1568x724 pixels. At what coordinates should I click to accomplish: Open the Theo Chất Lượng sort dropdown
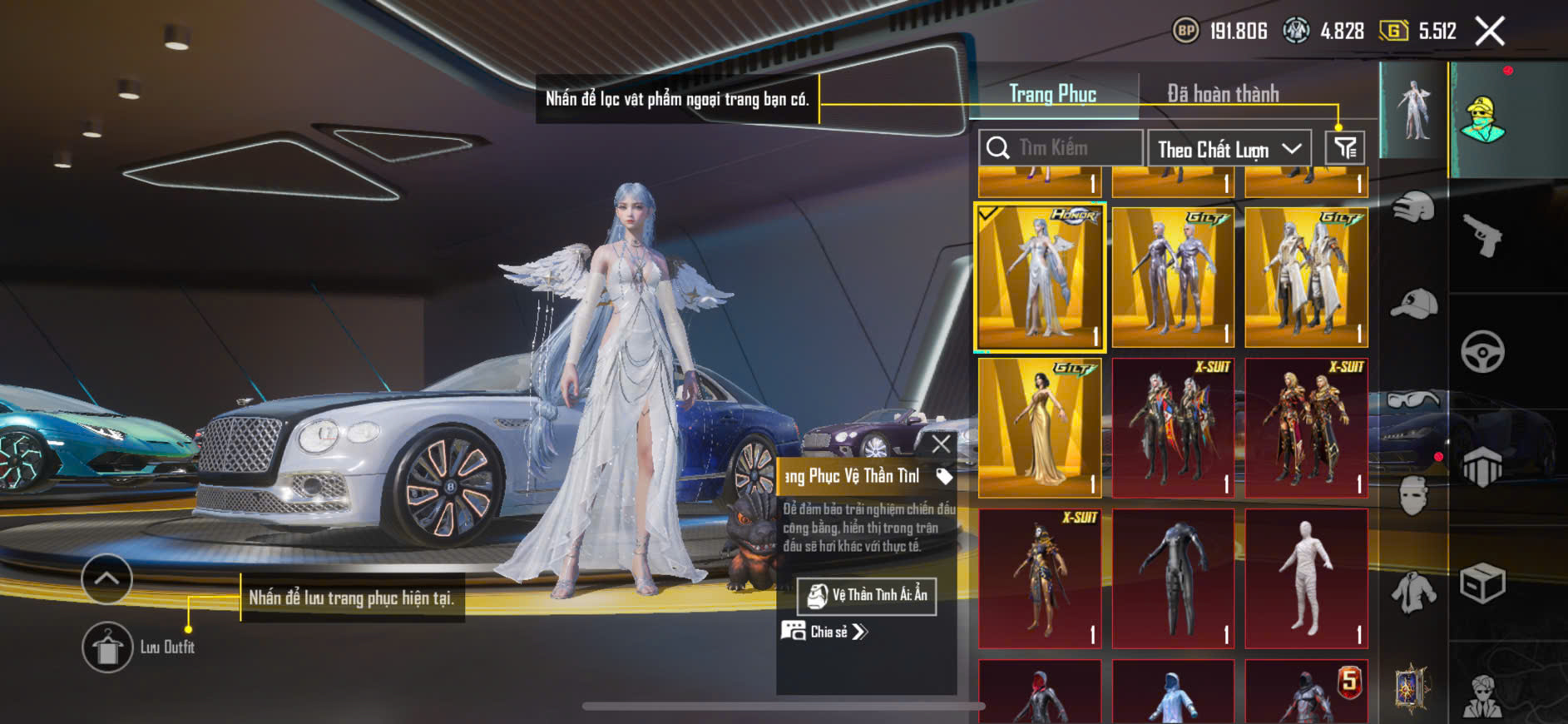(x=1228, y=150)
